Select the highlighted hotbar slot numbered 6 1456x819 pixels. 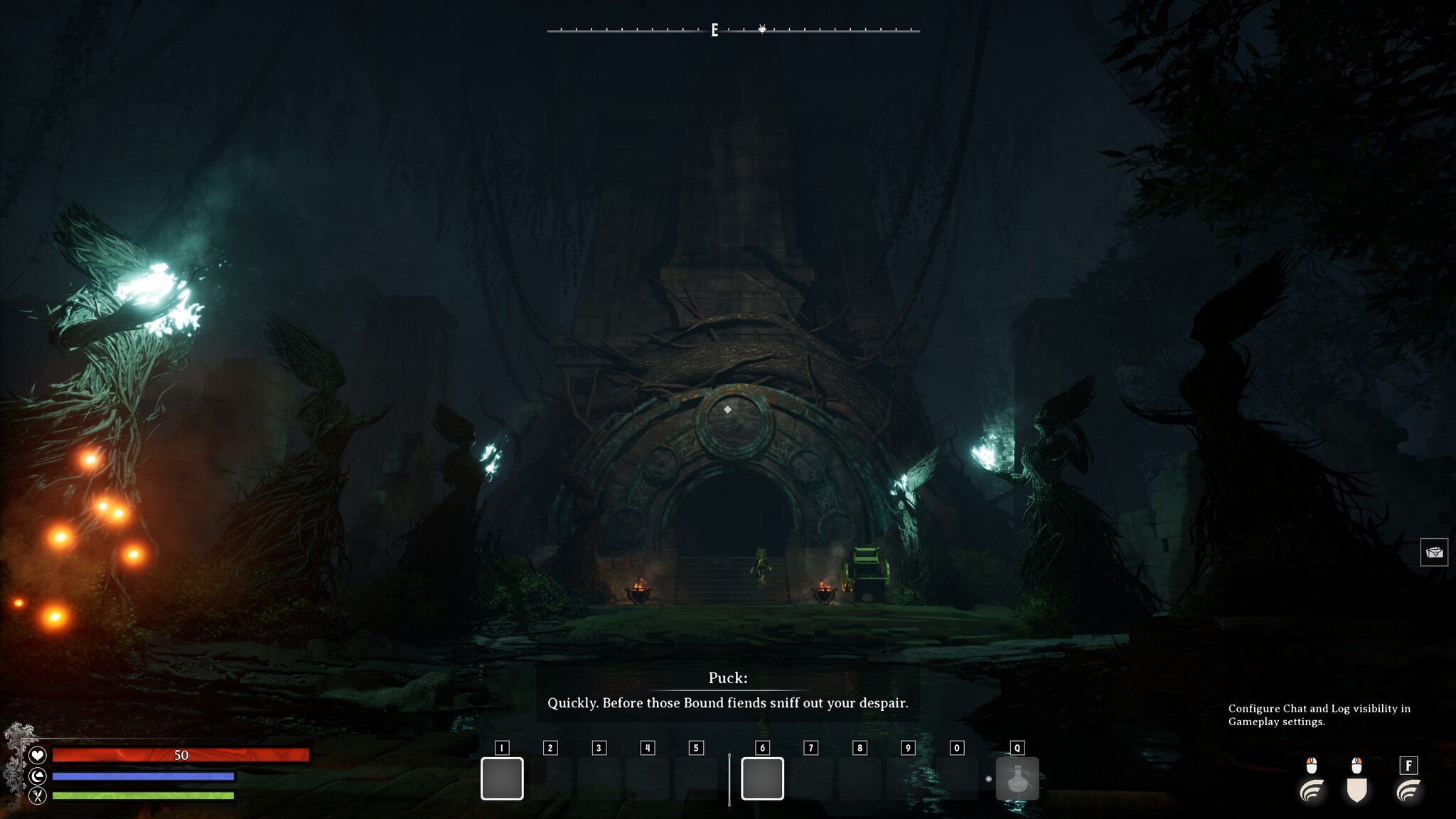coord(762,778)
